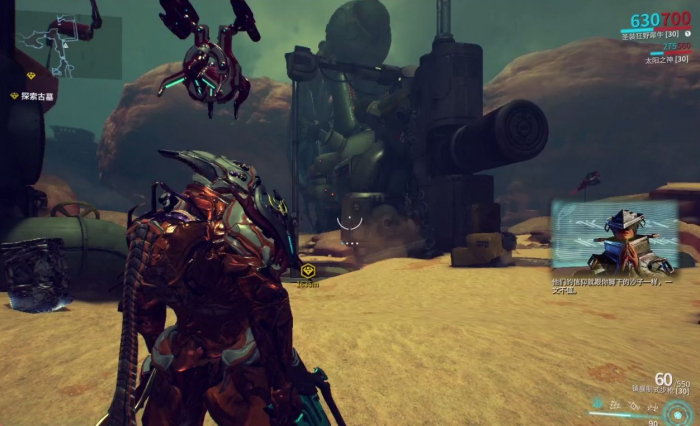
Task: Open the transmission portrait video panel
Action: [612, 238]
